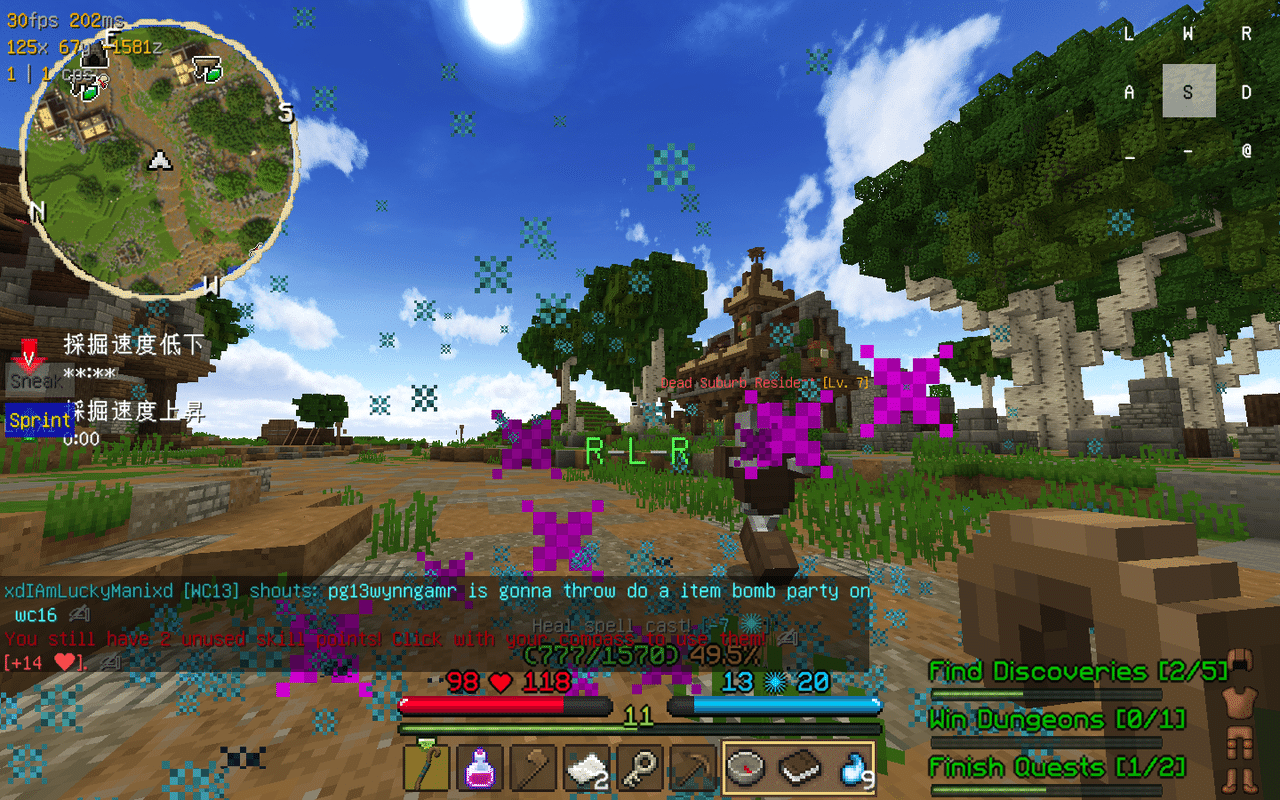The image size is (1280, 800).
Task: Toggle the Sprint indicator
Action: click(x=39, y=421)
